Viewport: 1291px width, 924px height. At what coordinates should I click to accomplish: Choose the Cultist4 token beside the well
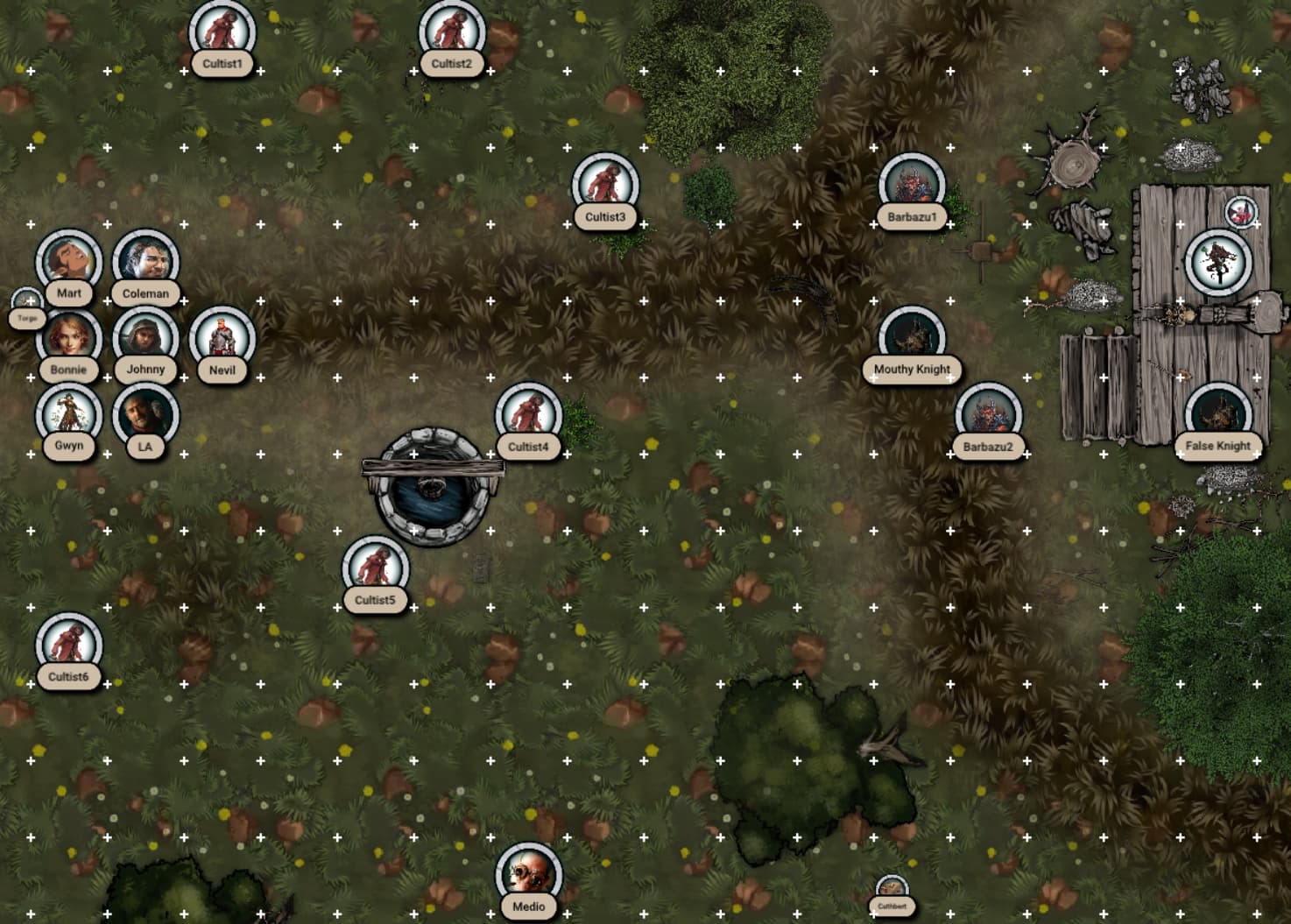pos(528,414)
